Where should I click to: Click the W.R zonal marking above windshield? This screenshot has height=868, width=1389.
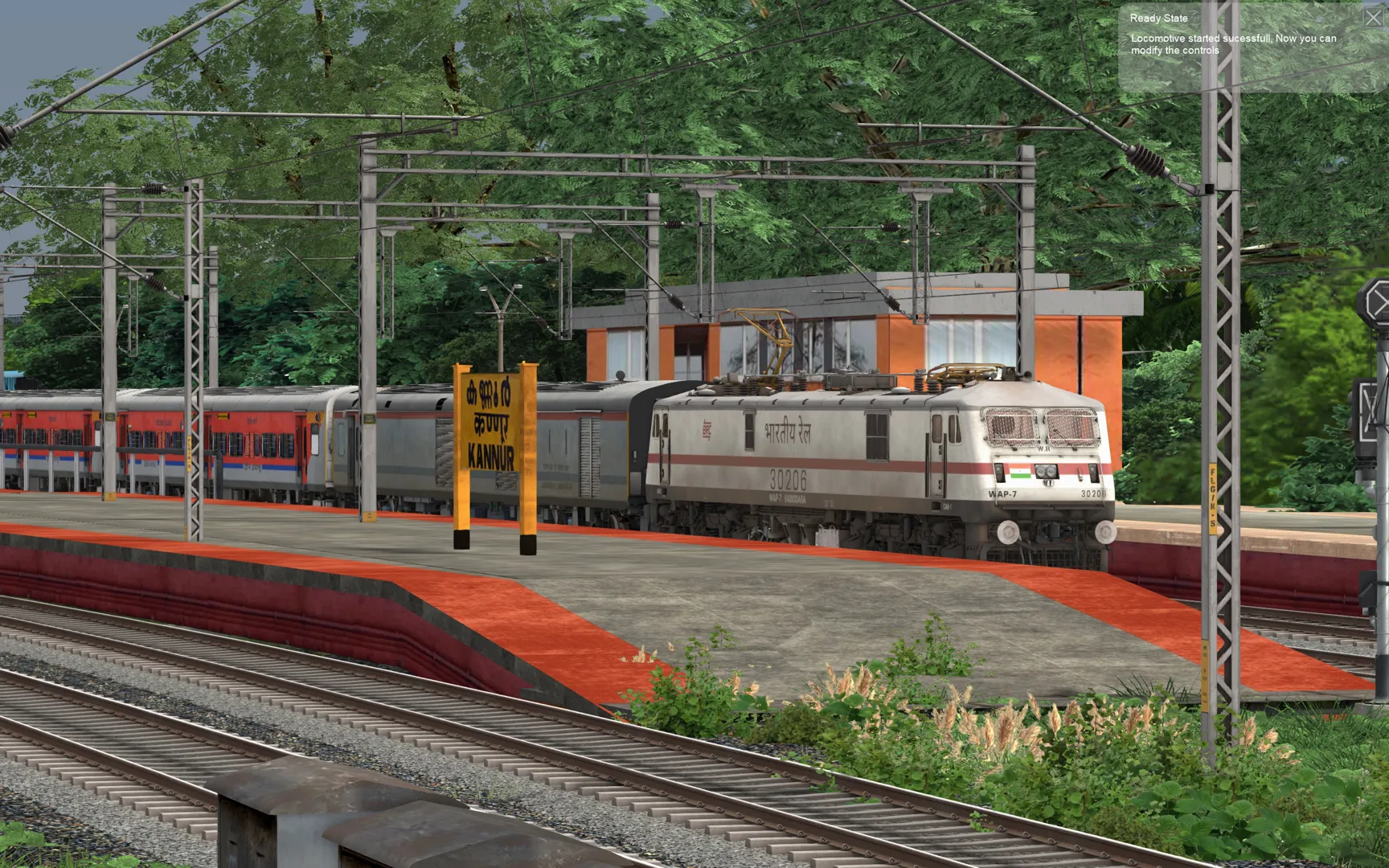[x=1043, y=448]
